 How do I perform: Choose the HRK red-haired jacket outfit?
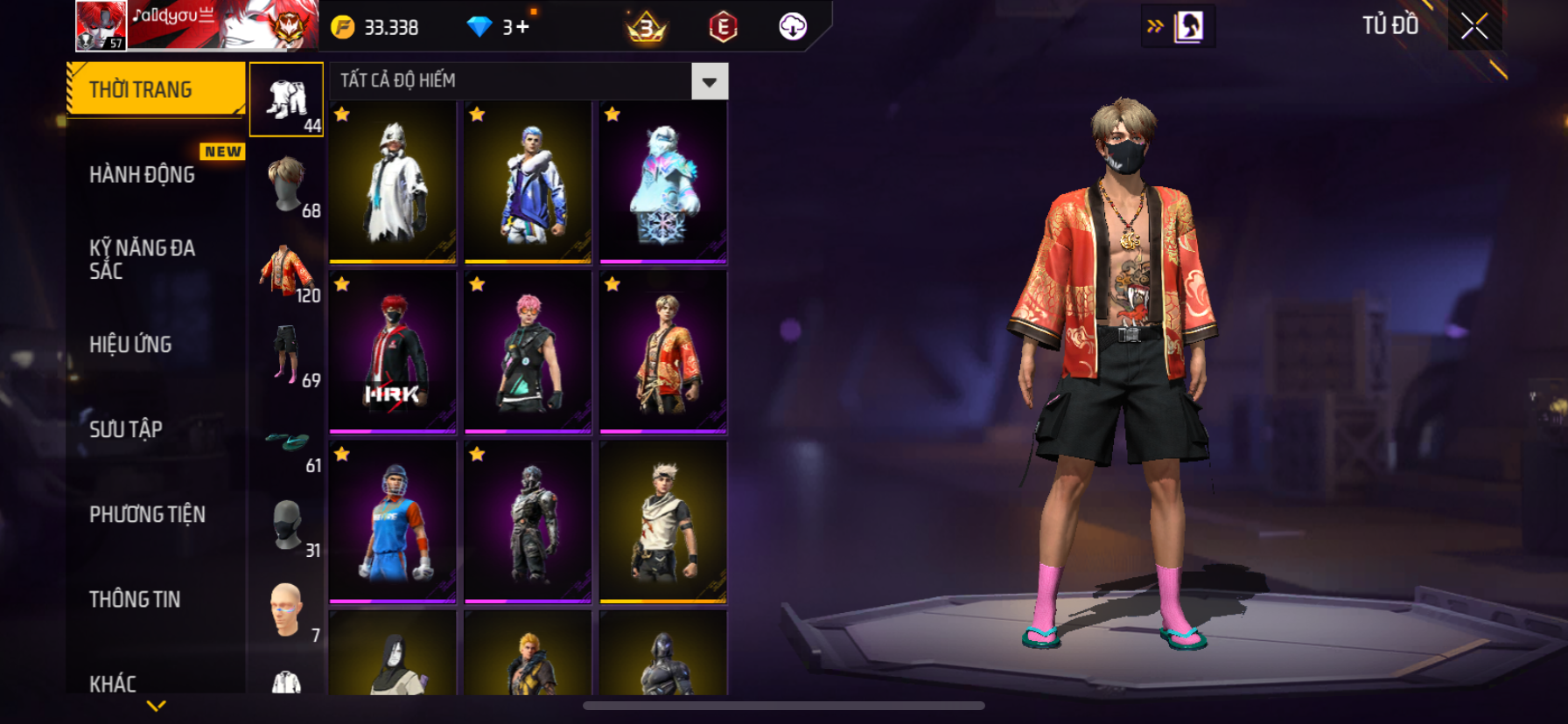pos(393,352)
